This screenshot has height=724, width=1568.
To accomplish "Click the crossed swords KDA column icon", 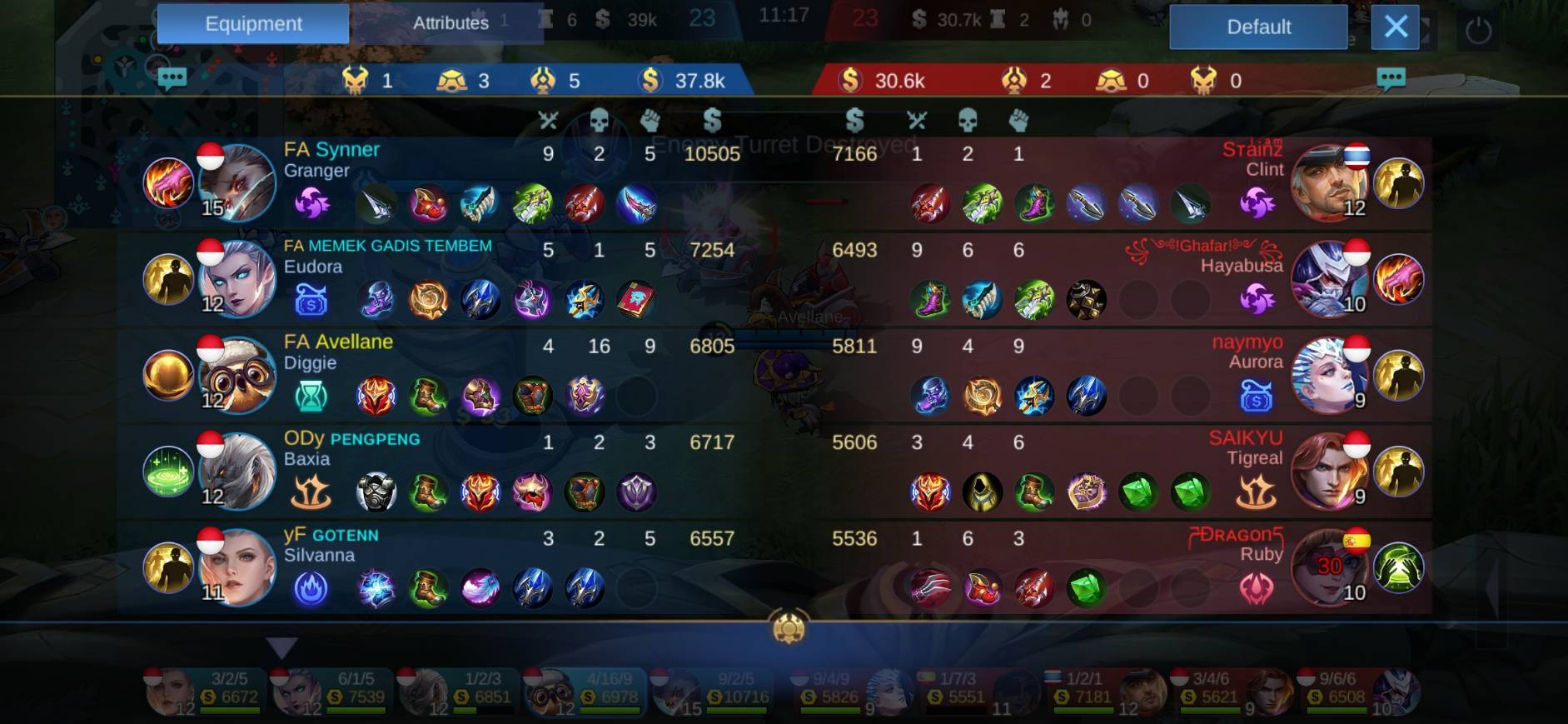I will [x=550, y=120].
